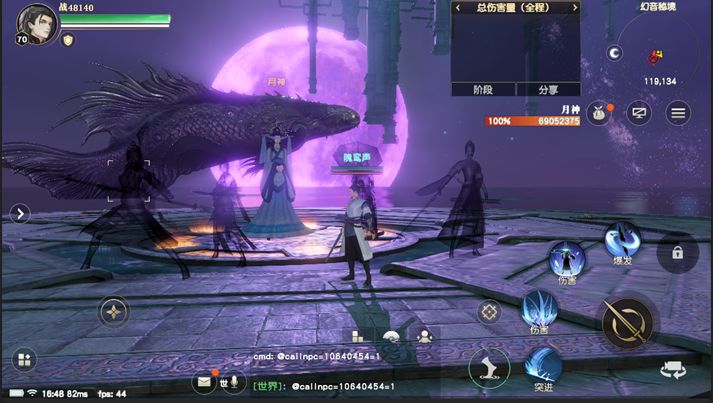Viewport: 713px width, 403px height.
Task: Use the main sword attack button
Action: [x=627, y=322]
